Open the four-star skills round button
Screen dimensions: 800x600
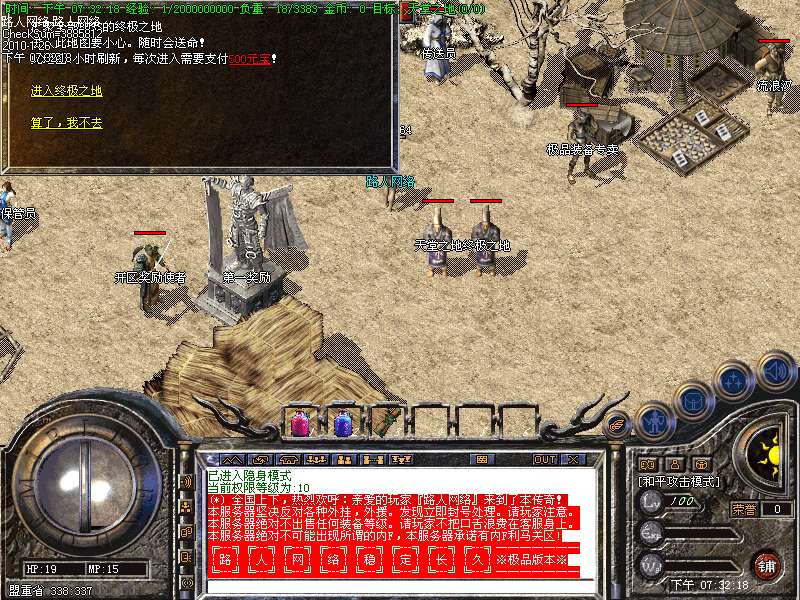coord(734,381)
